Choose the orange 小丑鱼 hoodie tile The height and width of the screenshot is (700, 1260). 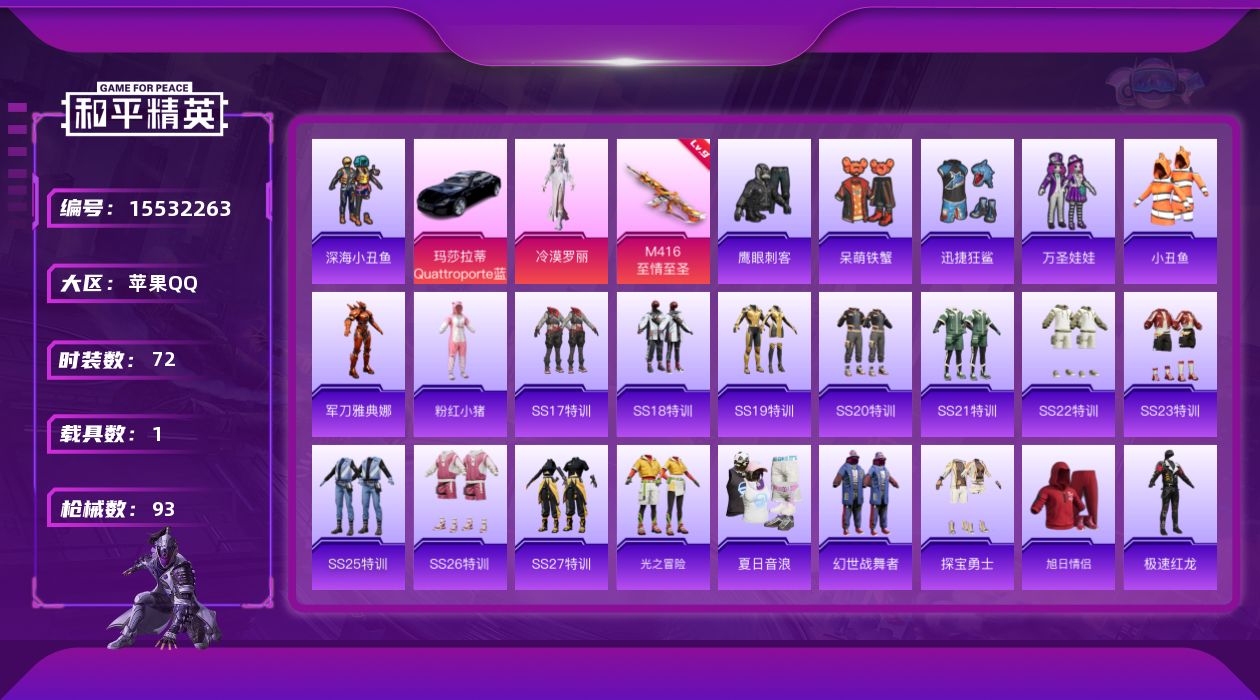point(1170,211)
